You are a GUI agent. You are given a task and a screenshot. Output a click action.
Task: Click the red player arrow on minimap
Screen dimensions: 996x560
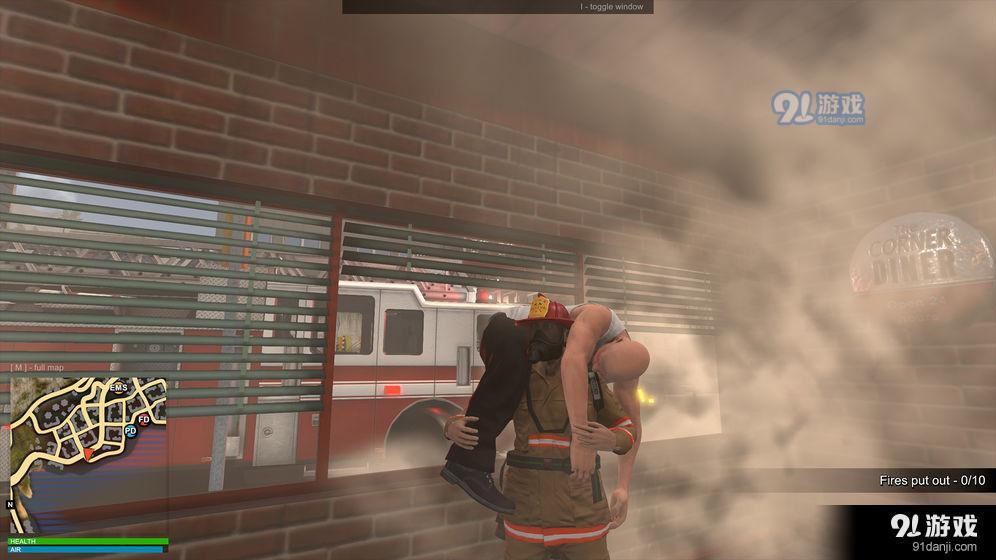(x=87, y=454)
